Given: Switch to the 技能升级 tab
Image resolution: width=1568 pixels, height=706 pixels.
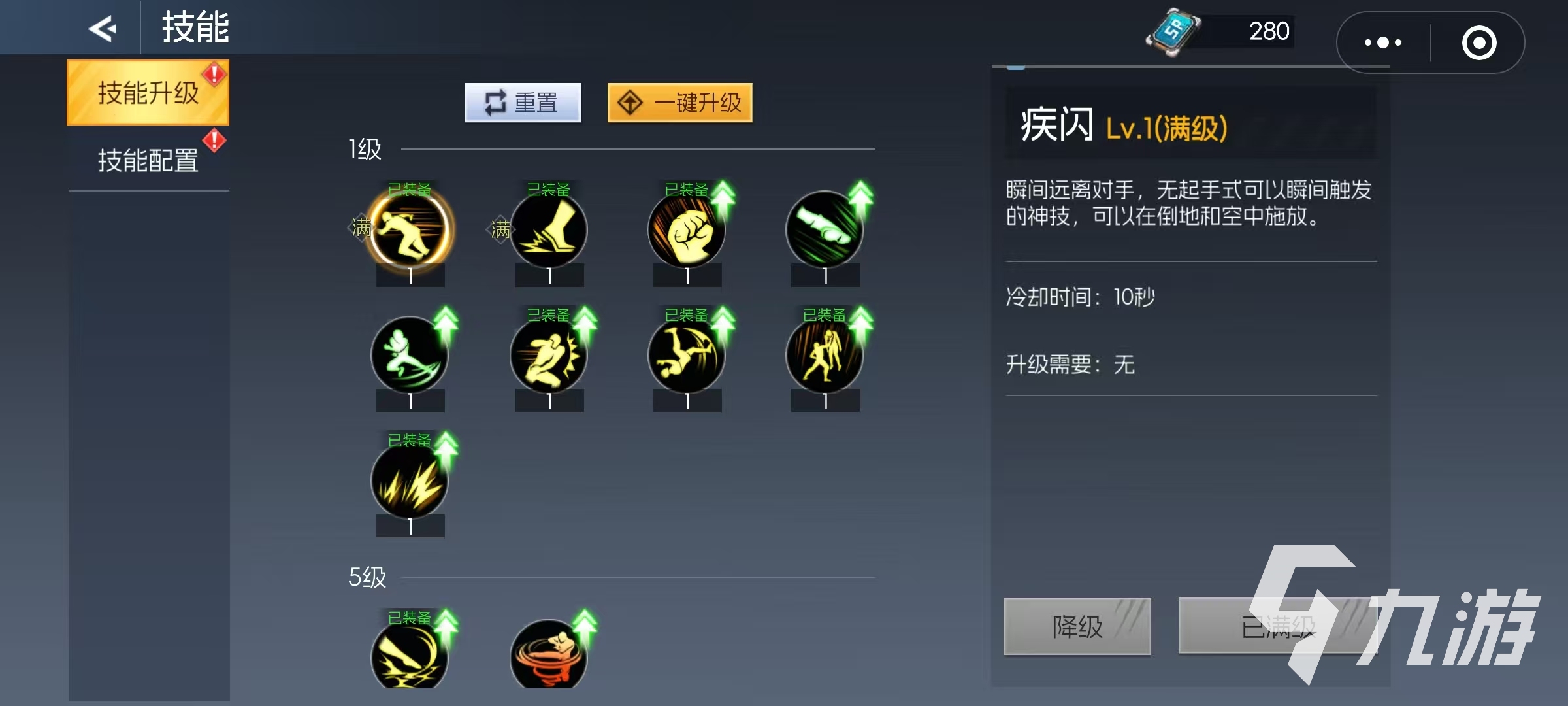Looking at the screenshot, I should point(148,92).
